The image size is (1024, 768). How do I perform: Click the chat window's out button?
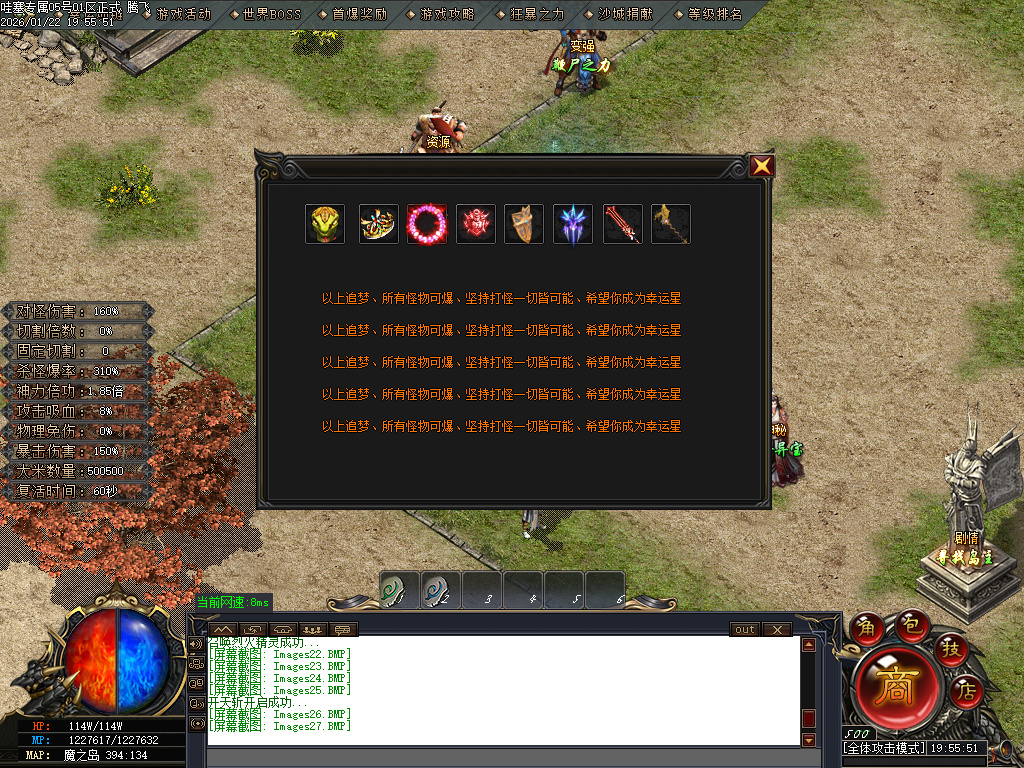[x=744, y=630]
